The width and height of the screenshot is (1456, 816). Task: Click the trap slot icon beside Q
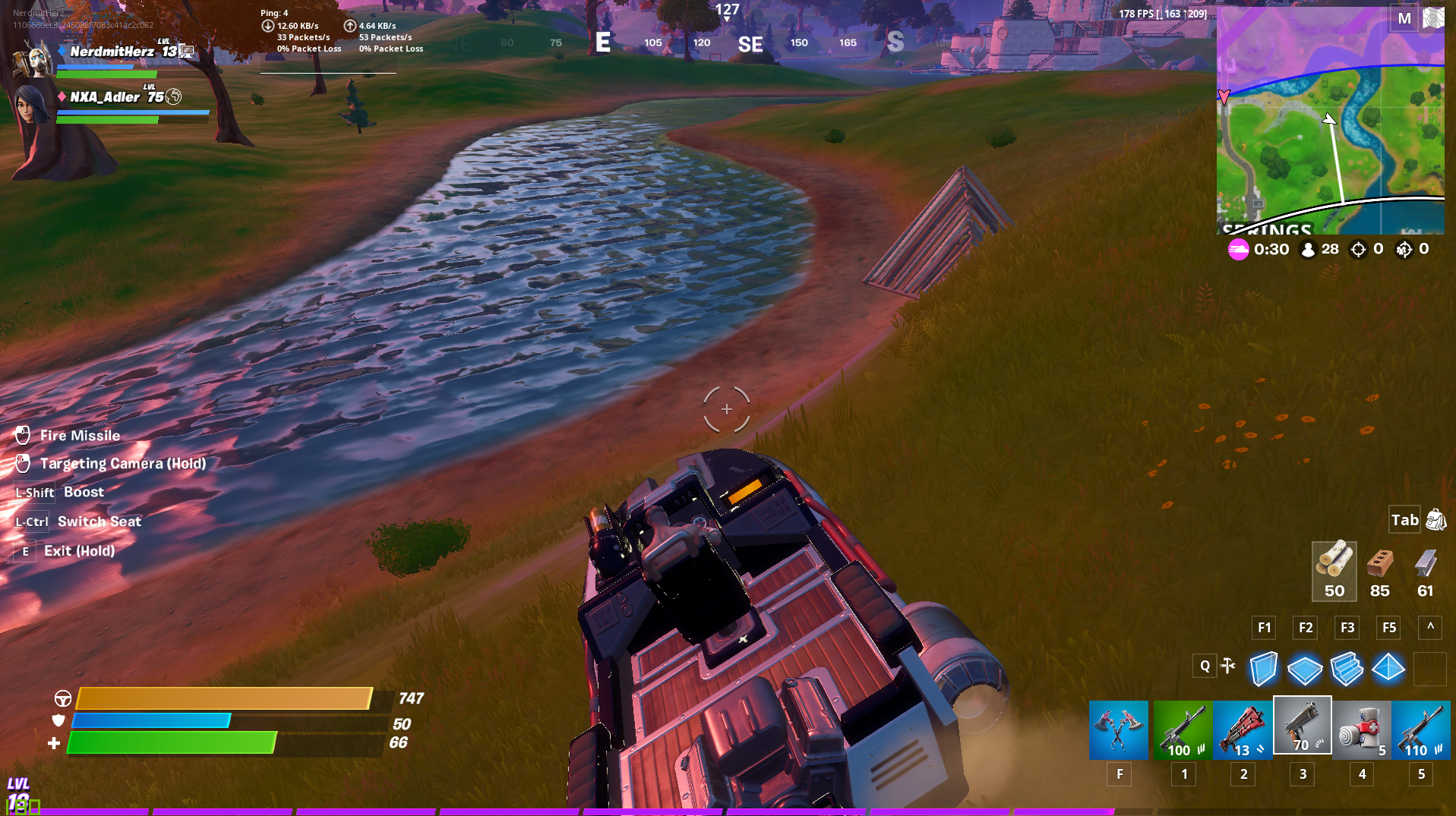click(1229, 665)
